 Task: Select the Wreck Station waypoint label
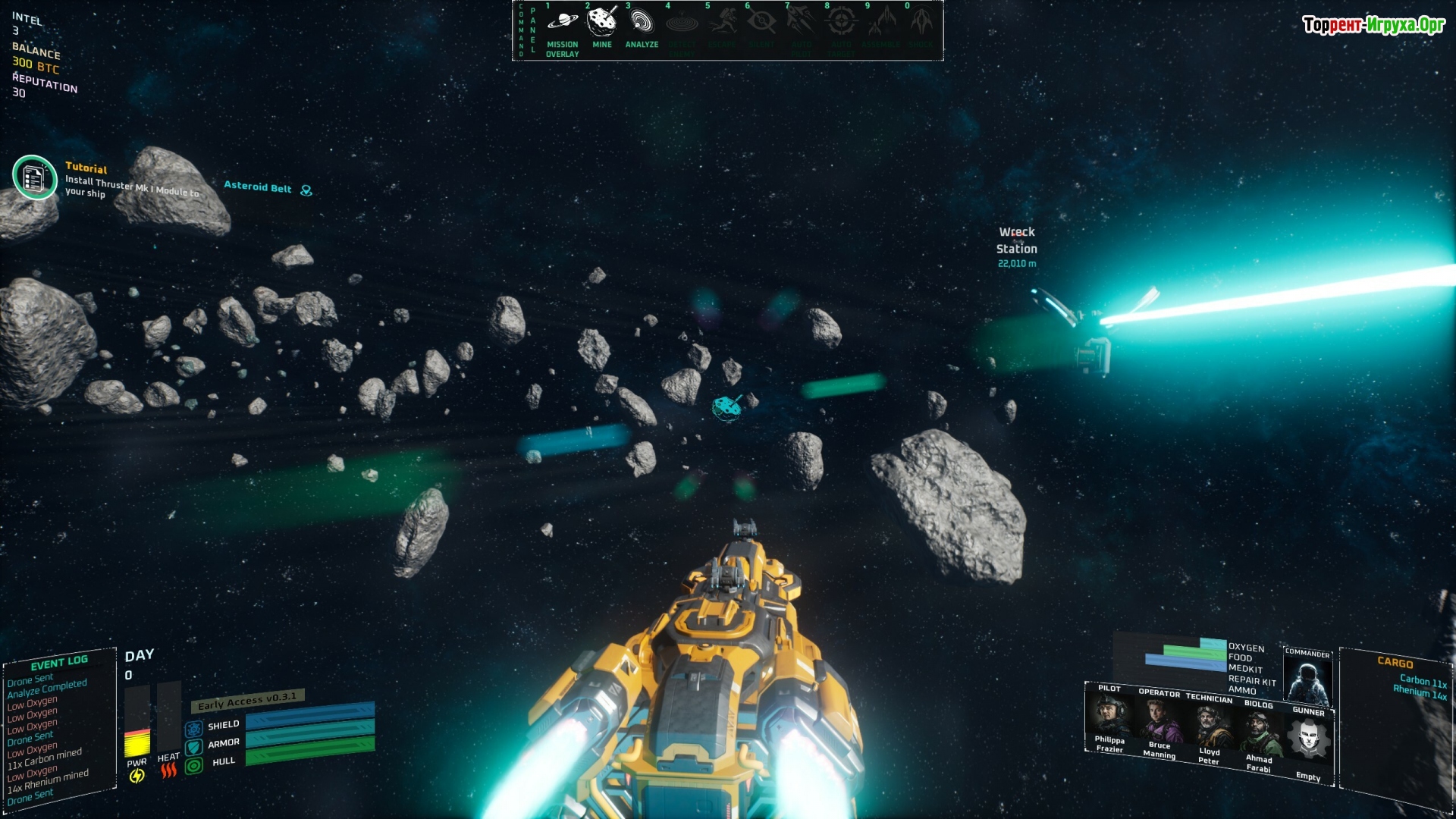point(1016,240)
